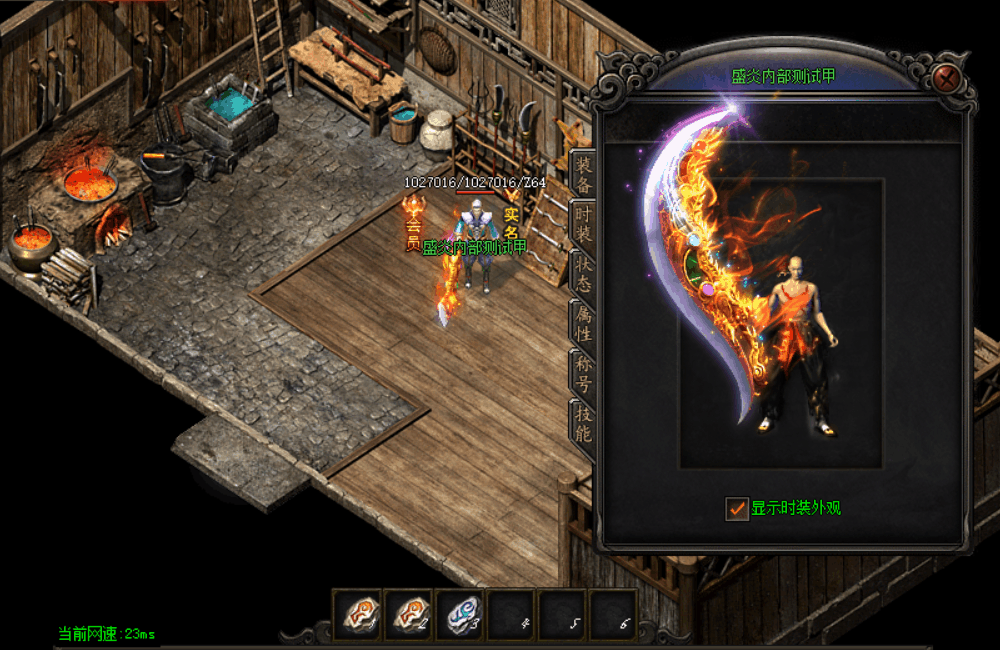Switch to the 装备 equipment tab

tap(583, 174)
